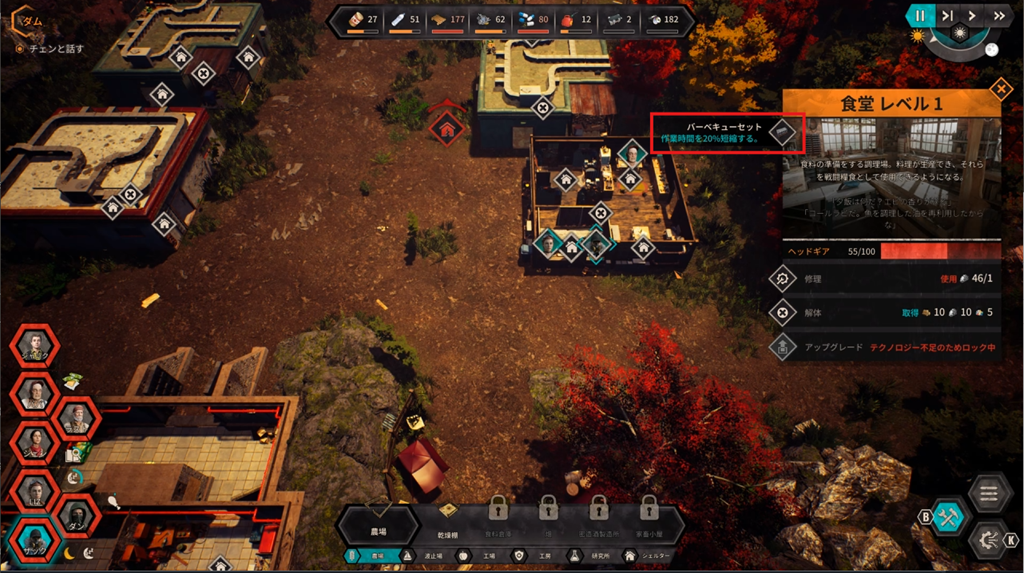Set time to fastest speed (double arrows)
The image size is (1024, 573).
point(997,16)
